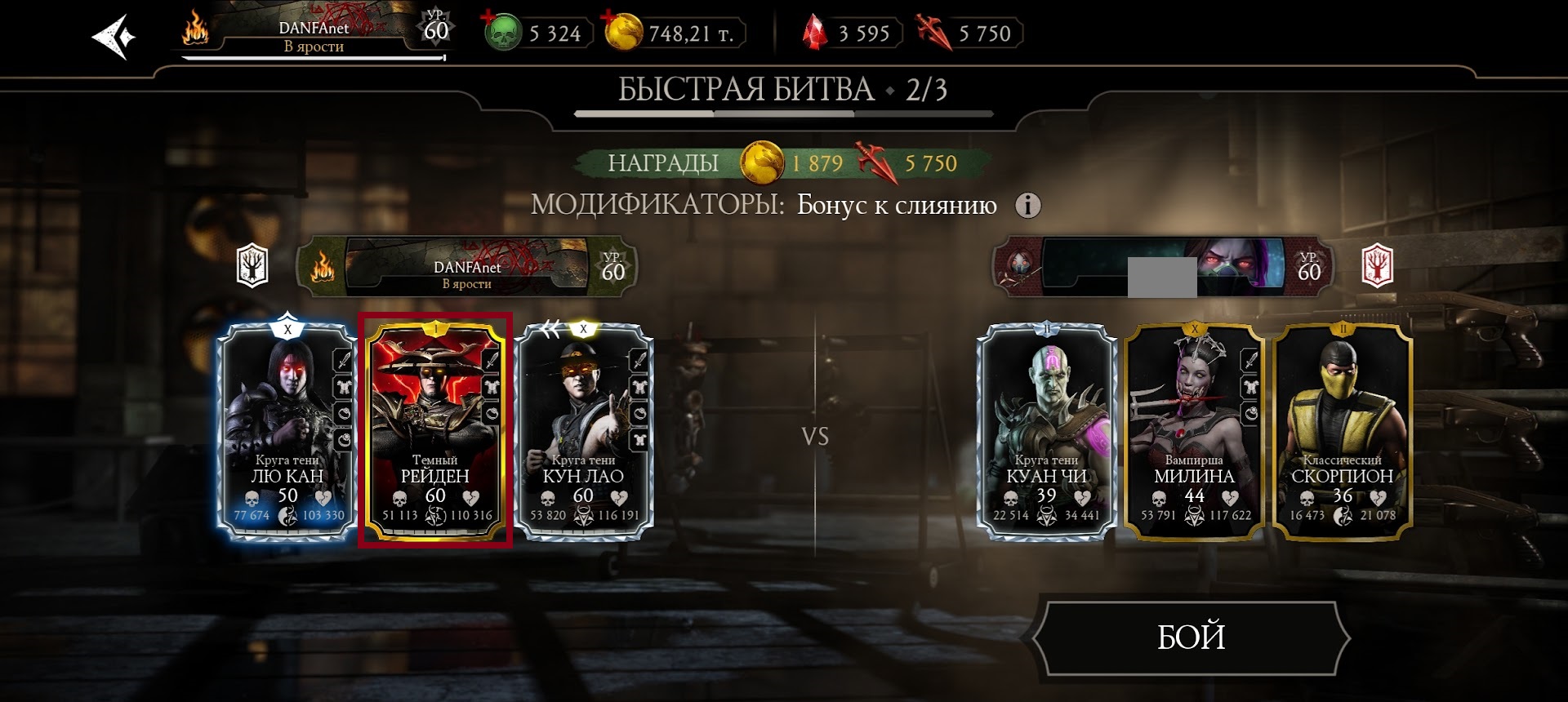Screen dimensions: 1568x702
Task: Buy more gold koins via coin icon
Action: point(623,33)
